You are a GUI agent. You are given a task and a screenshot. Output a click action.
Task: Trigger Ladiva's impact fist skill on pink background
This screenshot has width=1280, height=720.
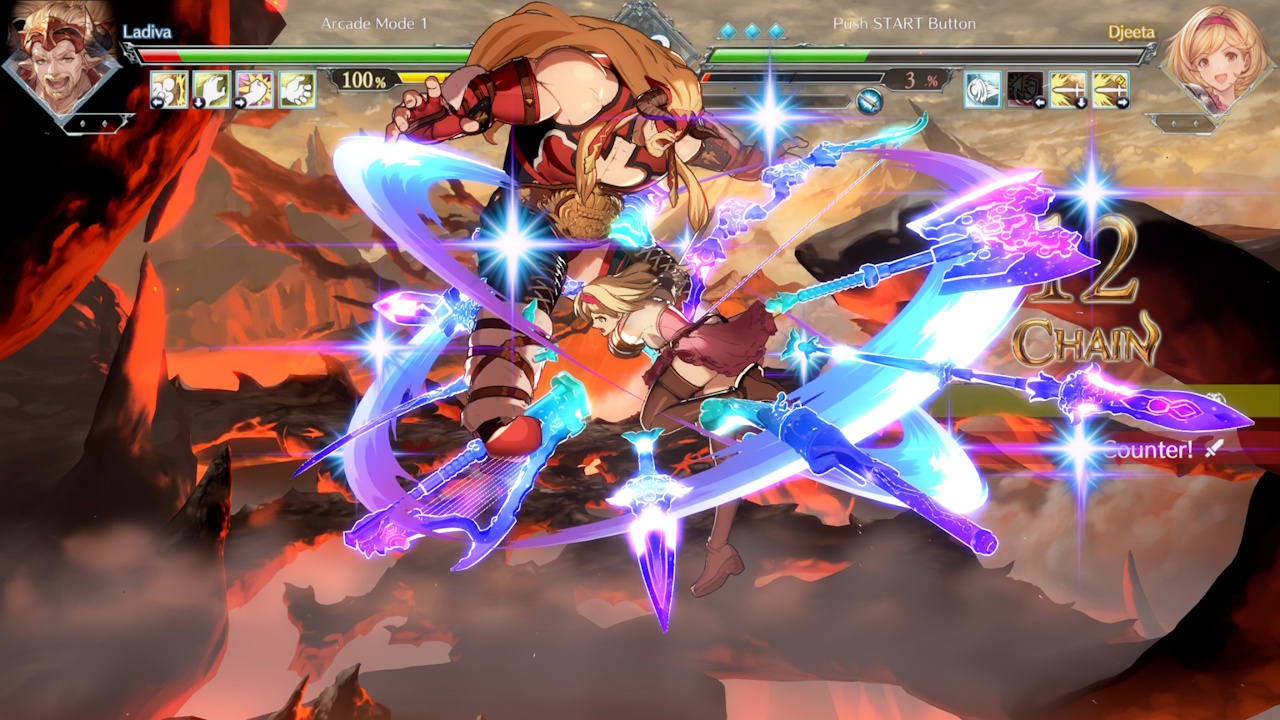254,89
